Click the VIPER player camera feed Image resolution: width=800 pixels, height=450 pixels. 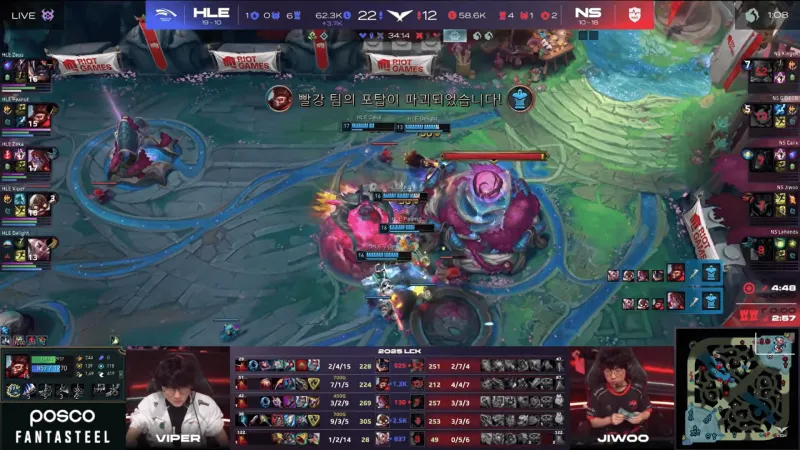click(x=176, y=395)
